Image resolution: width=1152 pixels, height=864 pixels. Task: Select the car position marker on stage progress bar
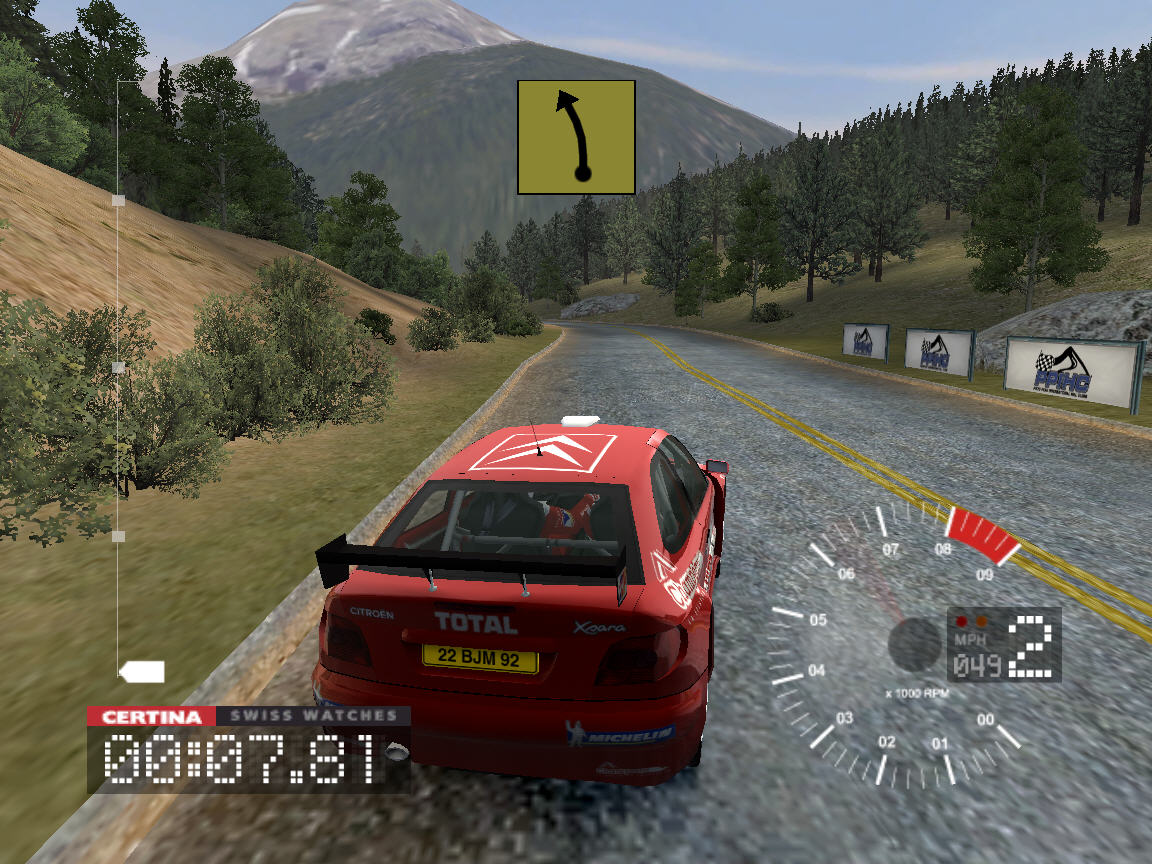coord(142,672)
